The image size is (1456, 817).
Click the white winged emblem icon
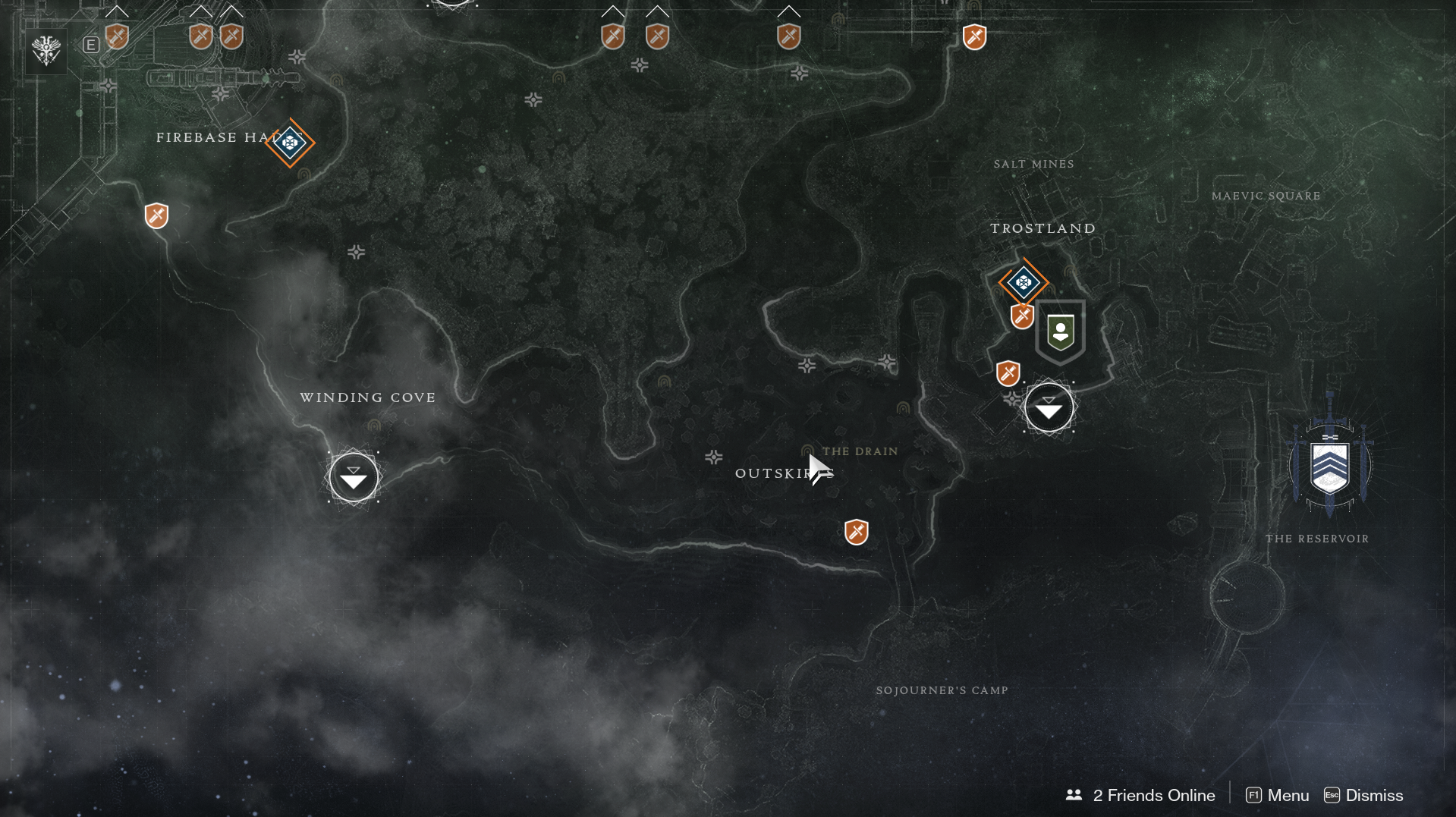[46, 51]
